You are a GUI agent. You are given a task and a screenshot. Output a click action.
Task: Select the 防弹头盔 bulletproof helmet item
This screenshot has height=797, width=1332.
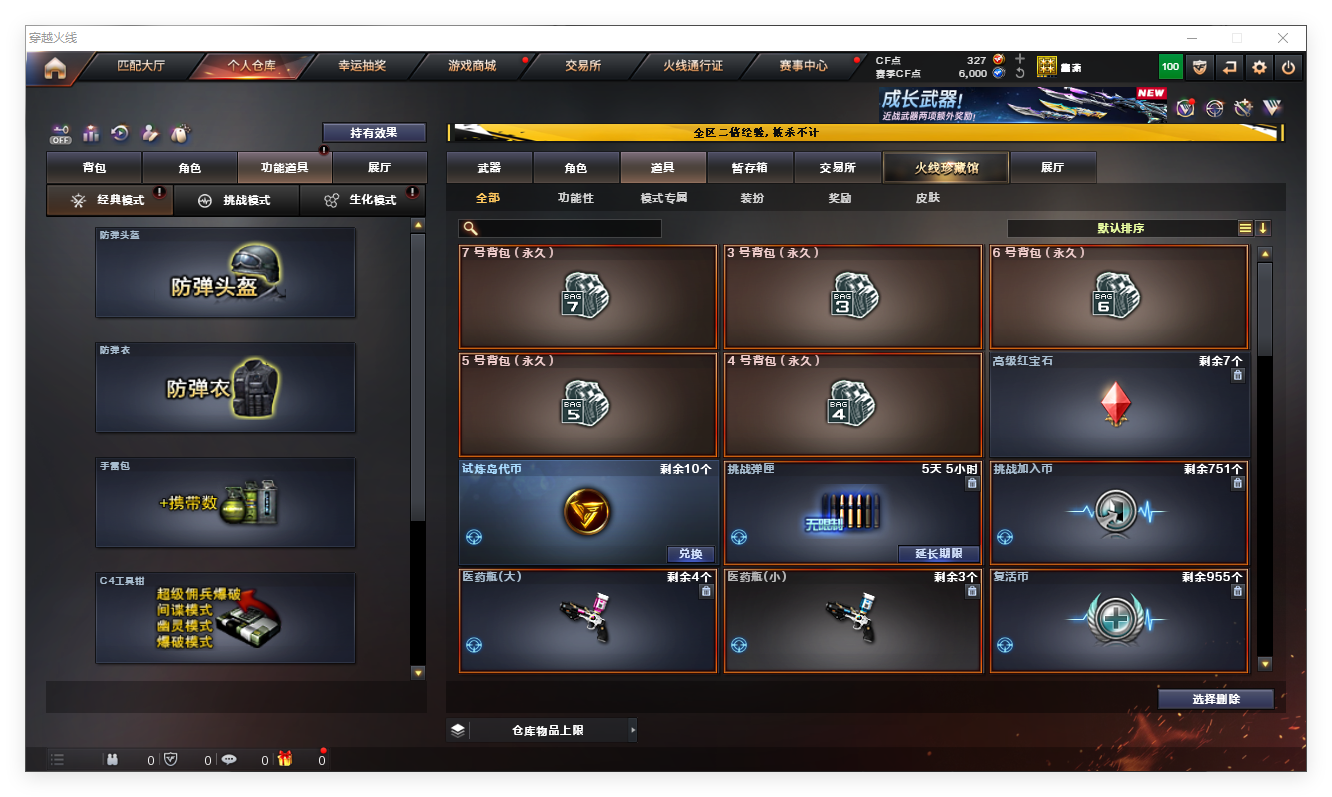pos(225,273)
